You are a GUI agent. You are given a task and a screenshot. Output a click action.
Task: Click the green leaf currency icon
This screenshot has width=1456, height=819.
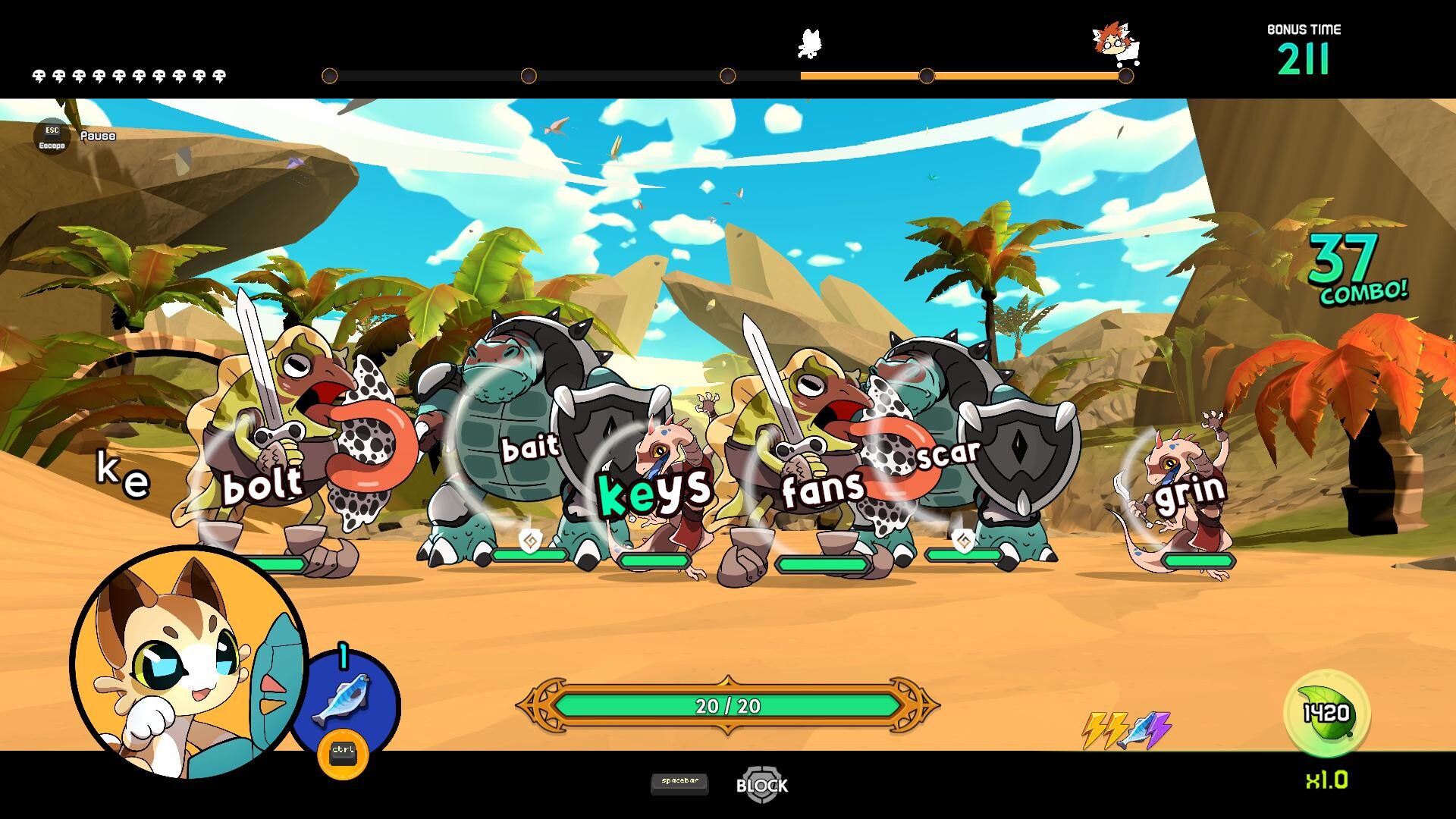click(x=1327, y=713)
